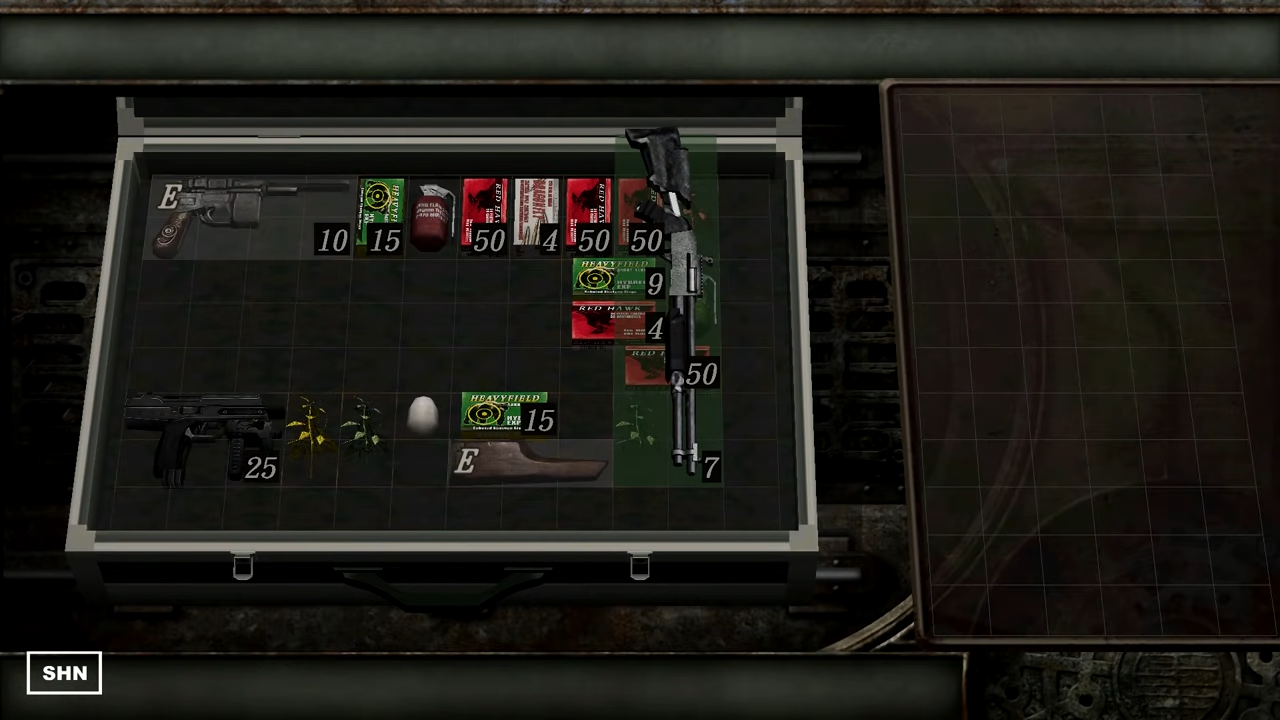The height and width of the screenshot is (720, 1280).
Task: Select the green herb beside the yellow herb
Action: pos(365,430)
